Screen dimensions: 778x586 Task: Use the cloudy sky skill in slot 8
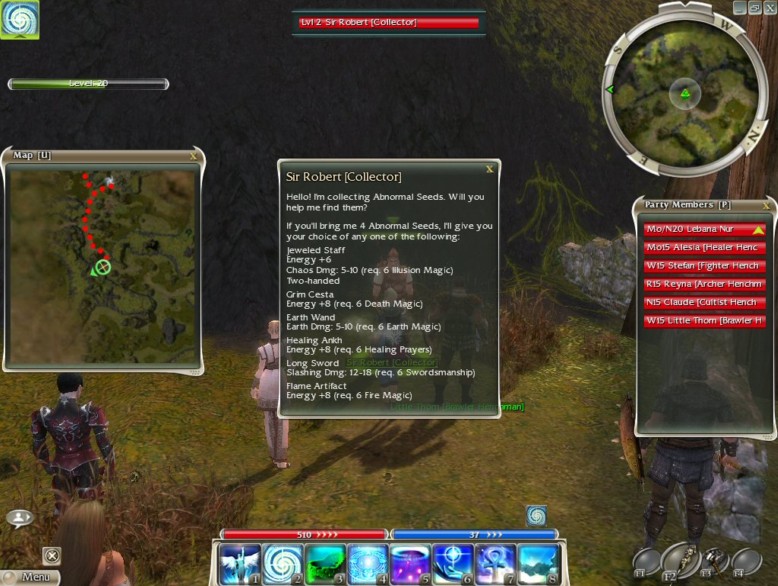538,563
